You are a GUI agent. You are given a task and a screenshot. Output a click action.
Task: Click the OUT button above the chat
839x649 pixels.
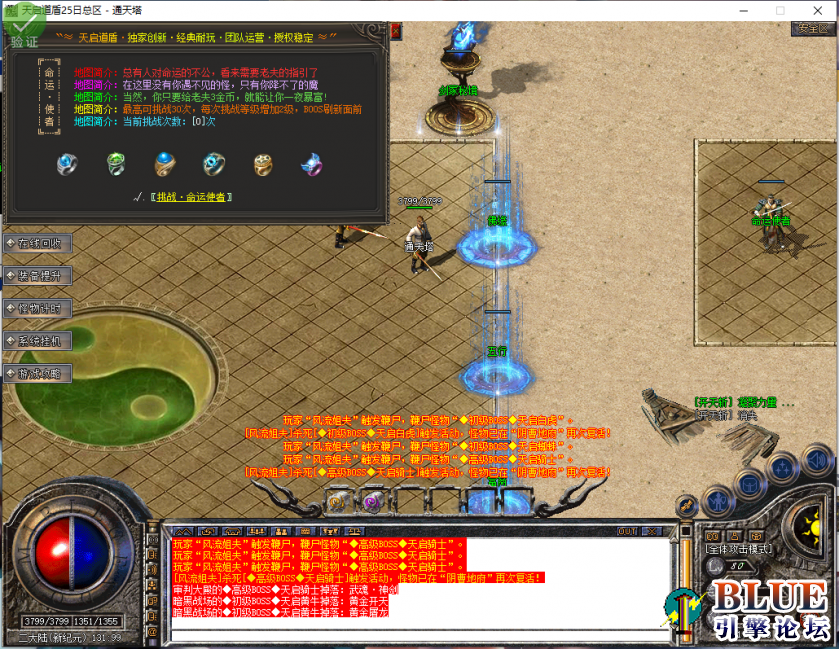click(627, 530)
